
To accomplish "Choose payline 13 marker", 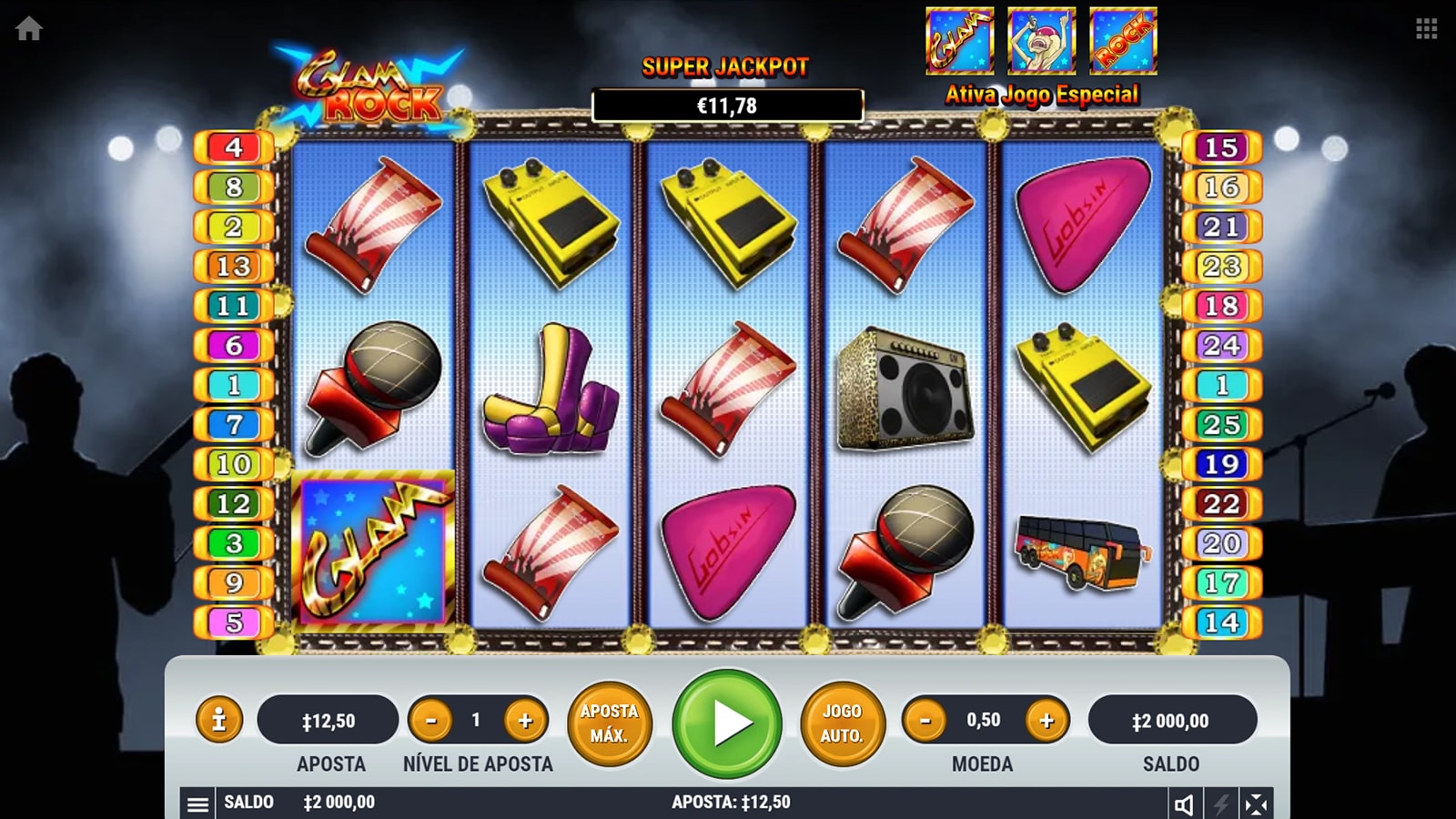I will click(x=234, y=266).
